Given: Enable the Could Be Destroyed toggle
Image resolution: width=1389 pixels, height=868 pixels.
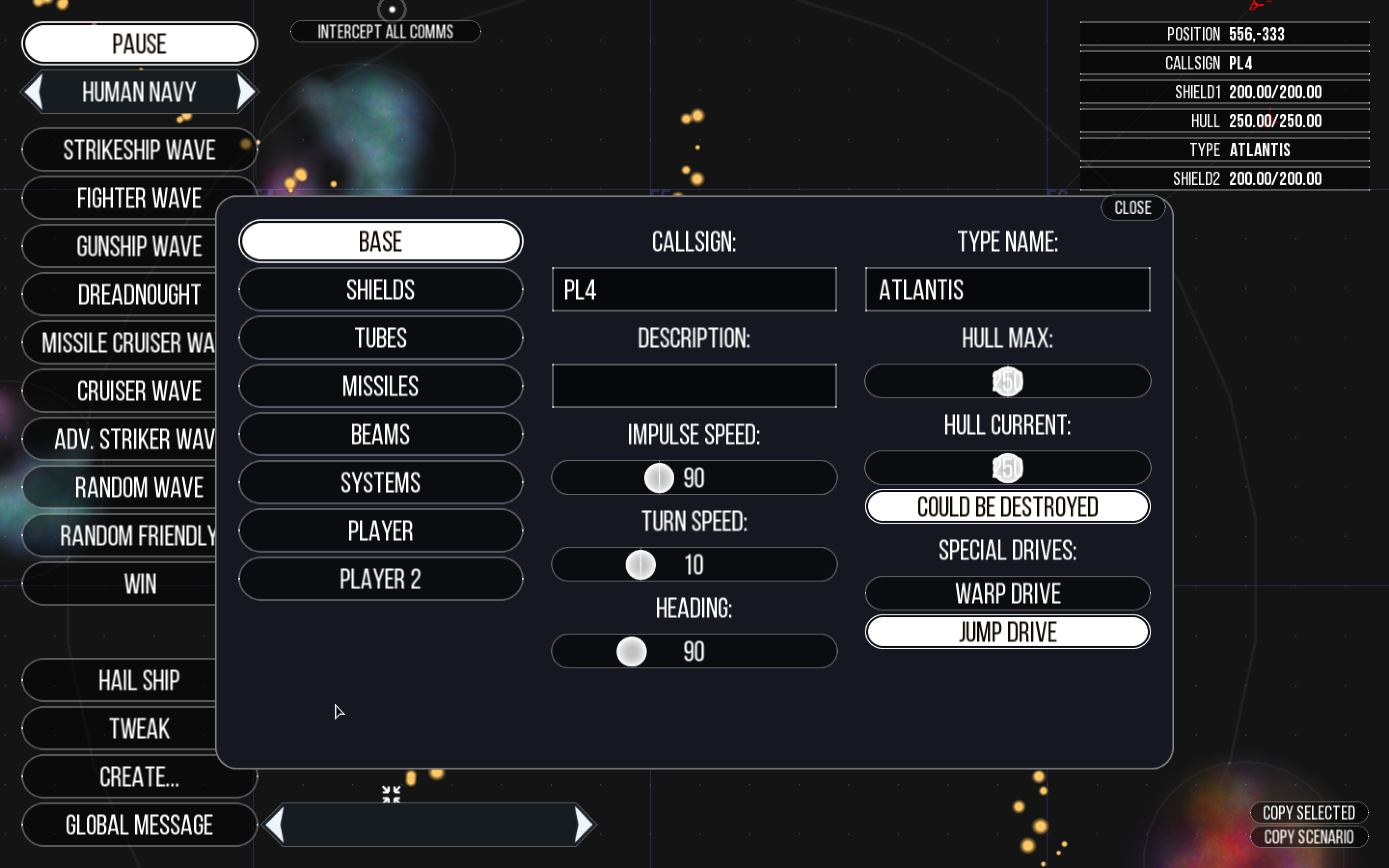Looking at the screenshot, I should point(1008,506).
